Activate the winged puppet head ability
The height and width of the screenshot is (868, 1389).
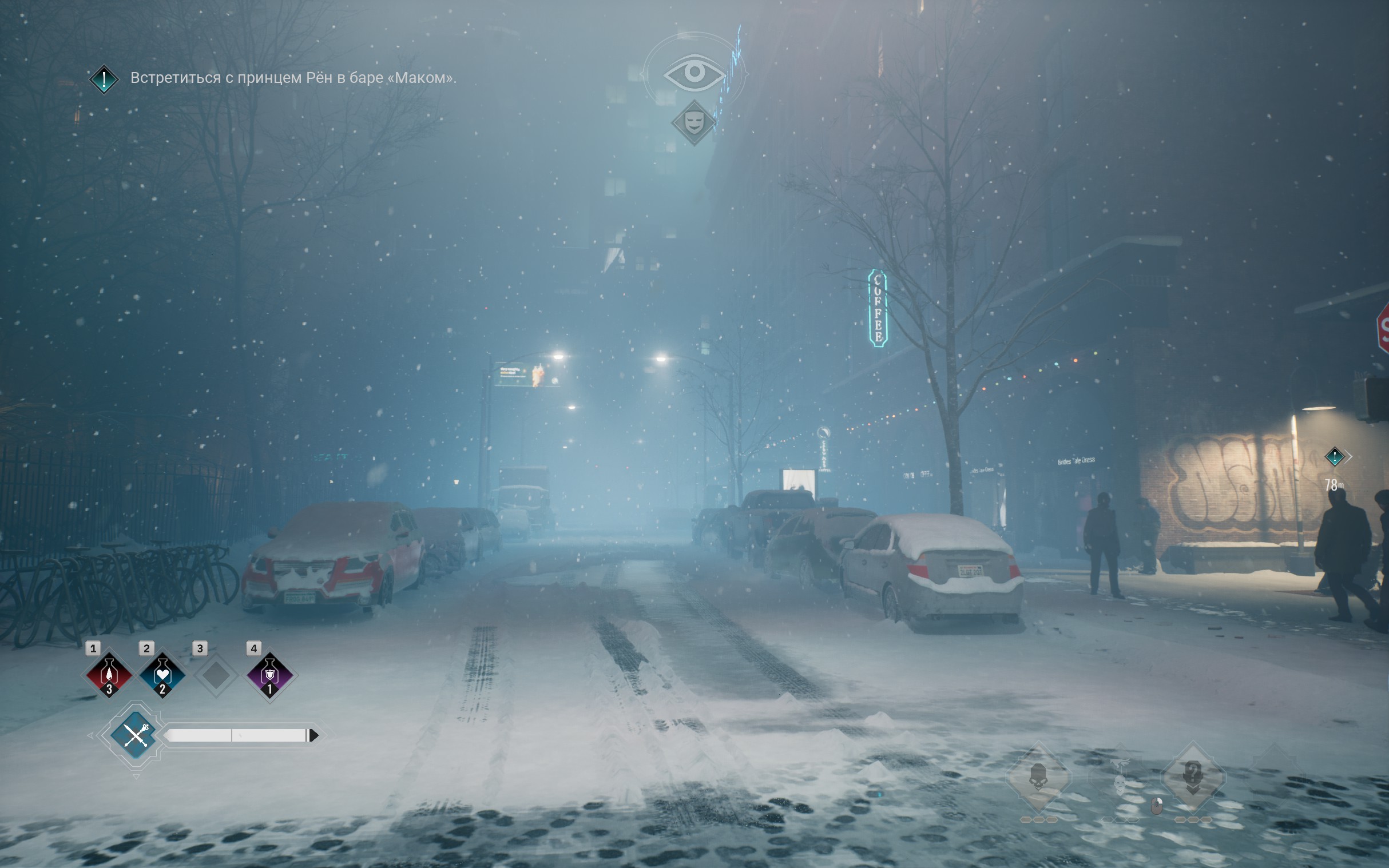[x=1120, y=779]
